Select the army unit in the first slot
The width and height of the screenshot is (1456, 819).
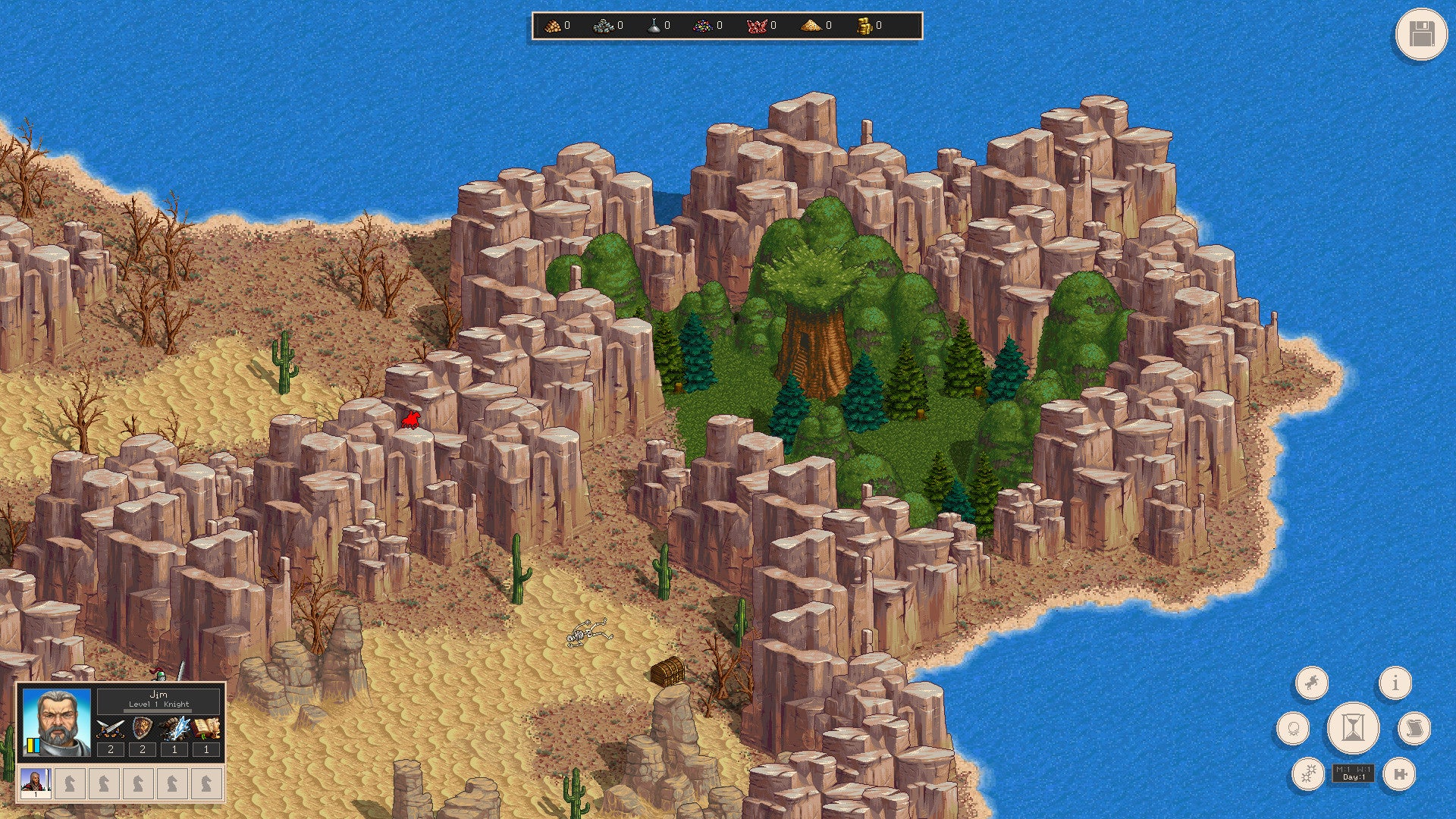click(x=36, y=783)
